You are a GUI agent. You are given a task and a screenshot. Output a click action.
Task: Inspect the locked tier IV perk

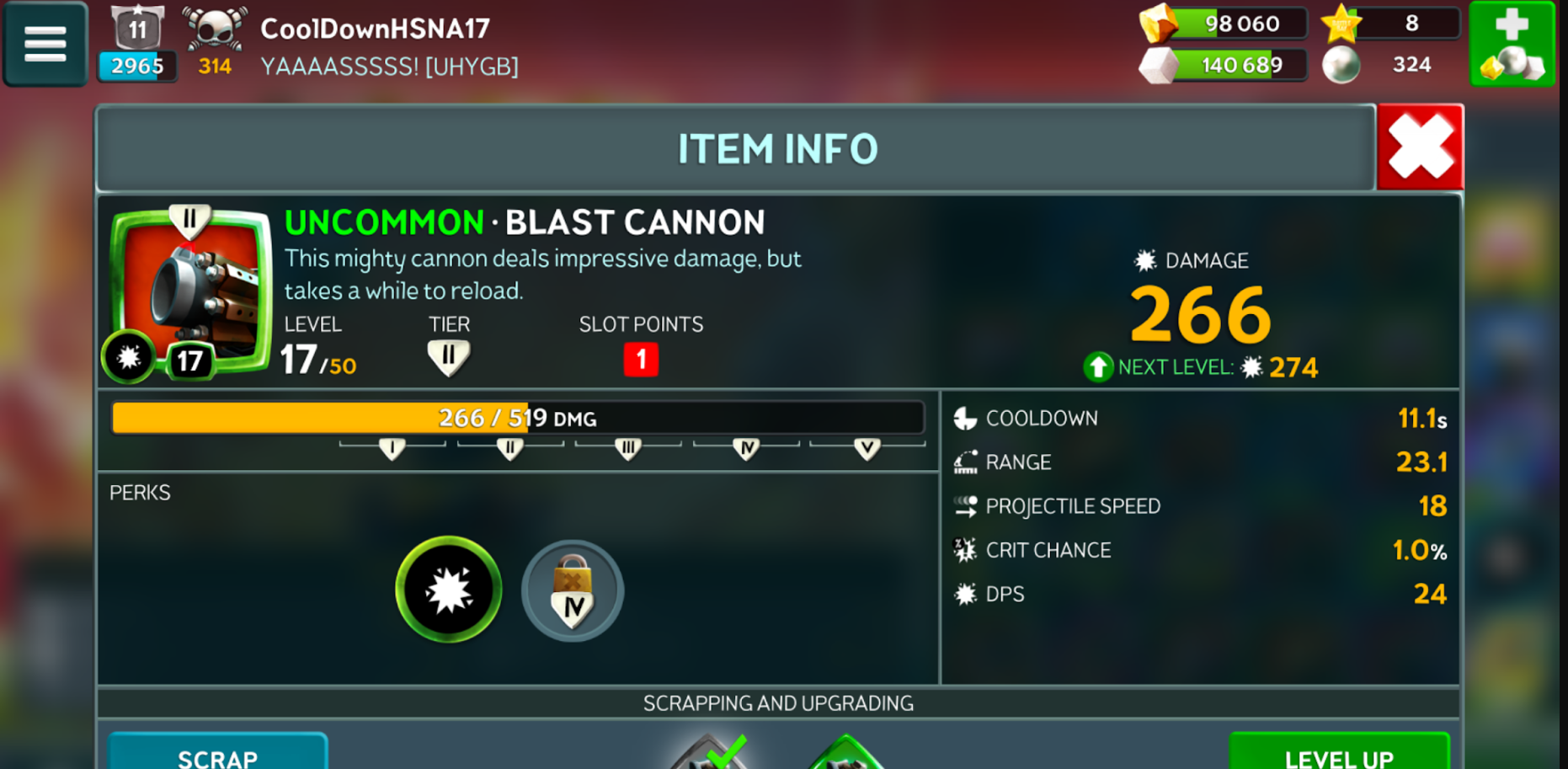coord(573,591)
